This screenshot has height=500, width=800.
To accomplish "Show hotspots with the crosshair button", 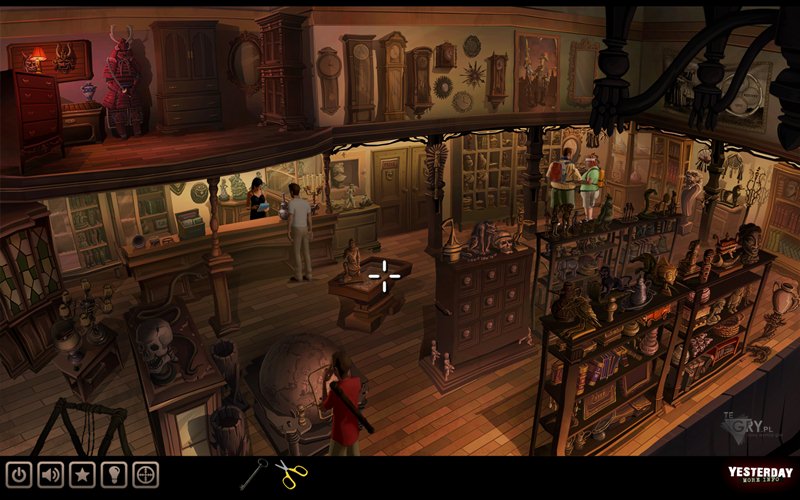I will pos(146,474).
